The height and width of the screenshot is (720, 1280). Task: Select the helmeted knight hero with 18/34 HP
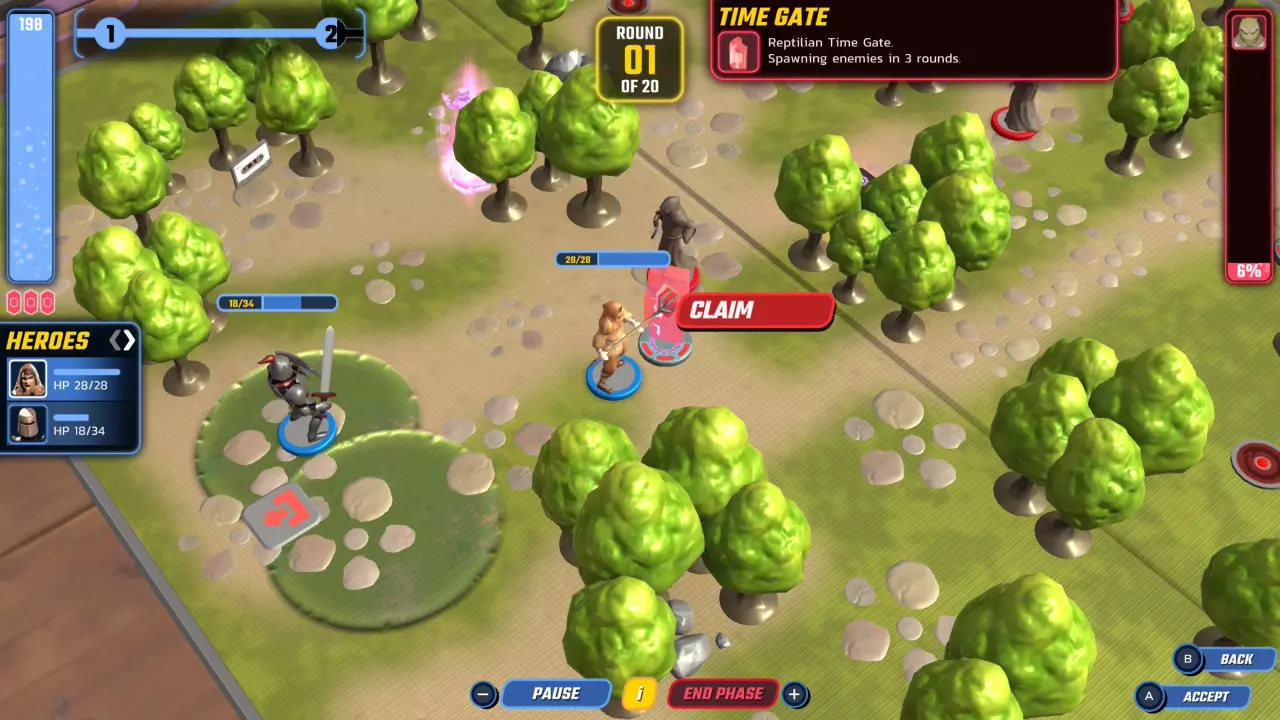pos(70,423)
